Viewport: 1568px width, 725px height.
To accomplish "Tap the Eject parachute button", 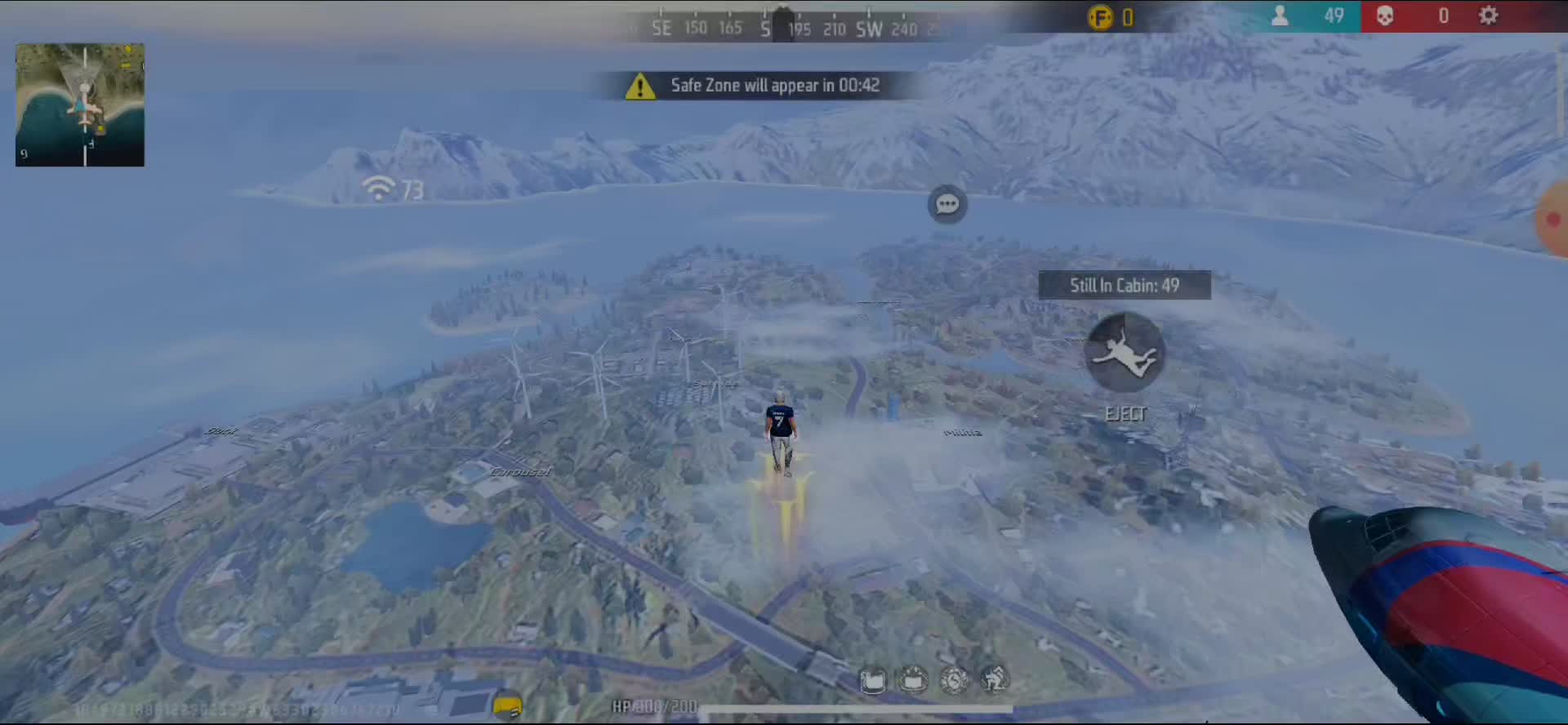I will pyautogui.click(x=1125, y=353).
